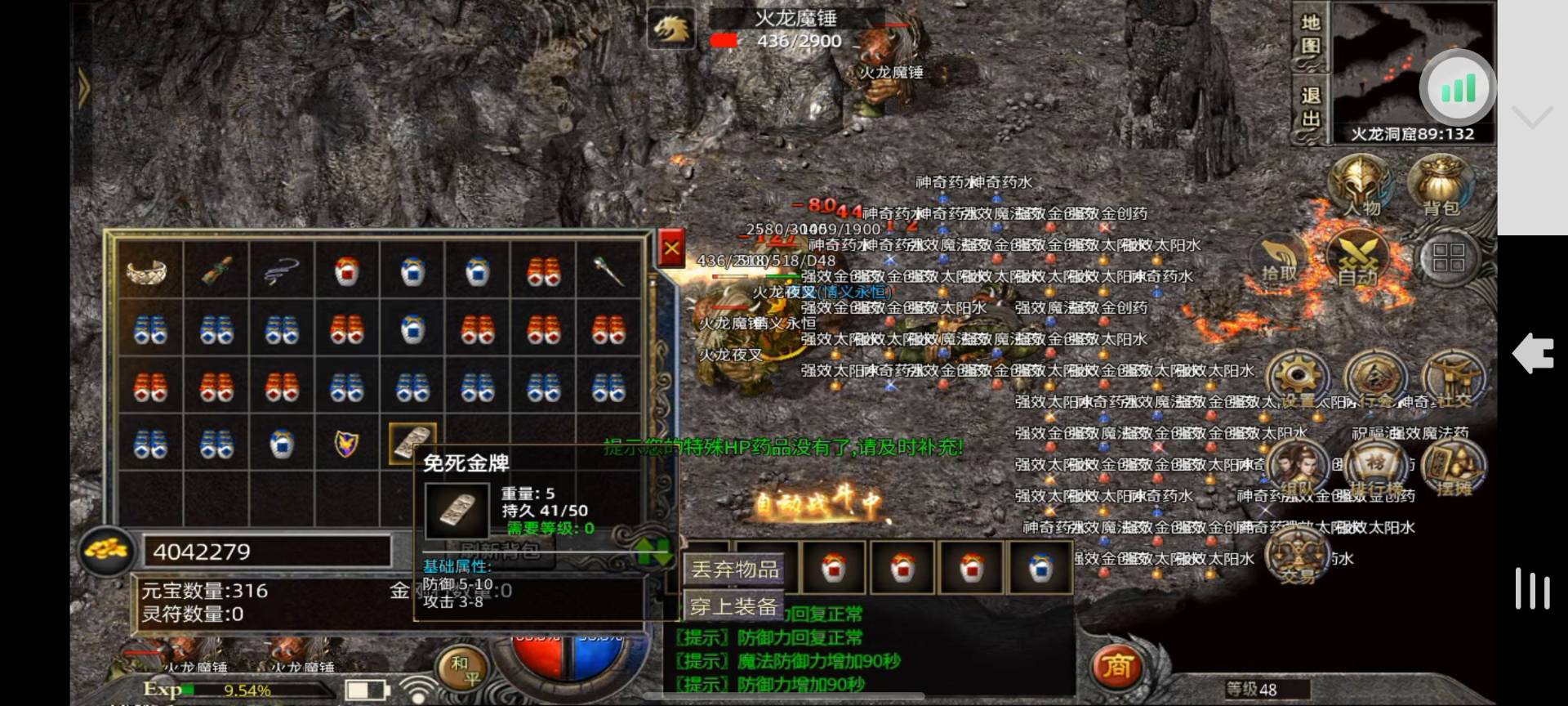The image size is (1568, 706).
Task: Tap the green signal-bars overlay button
Action: coord(1459,87)
